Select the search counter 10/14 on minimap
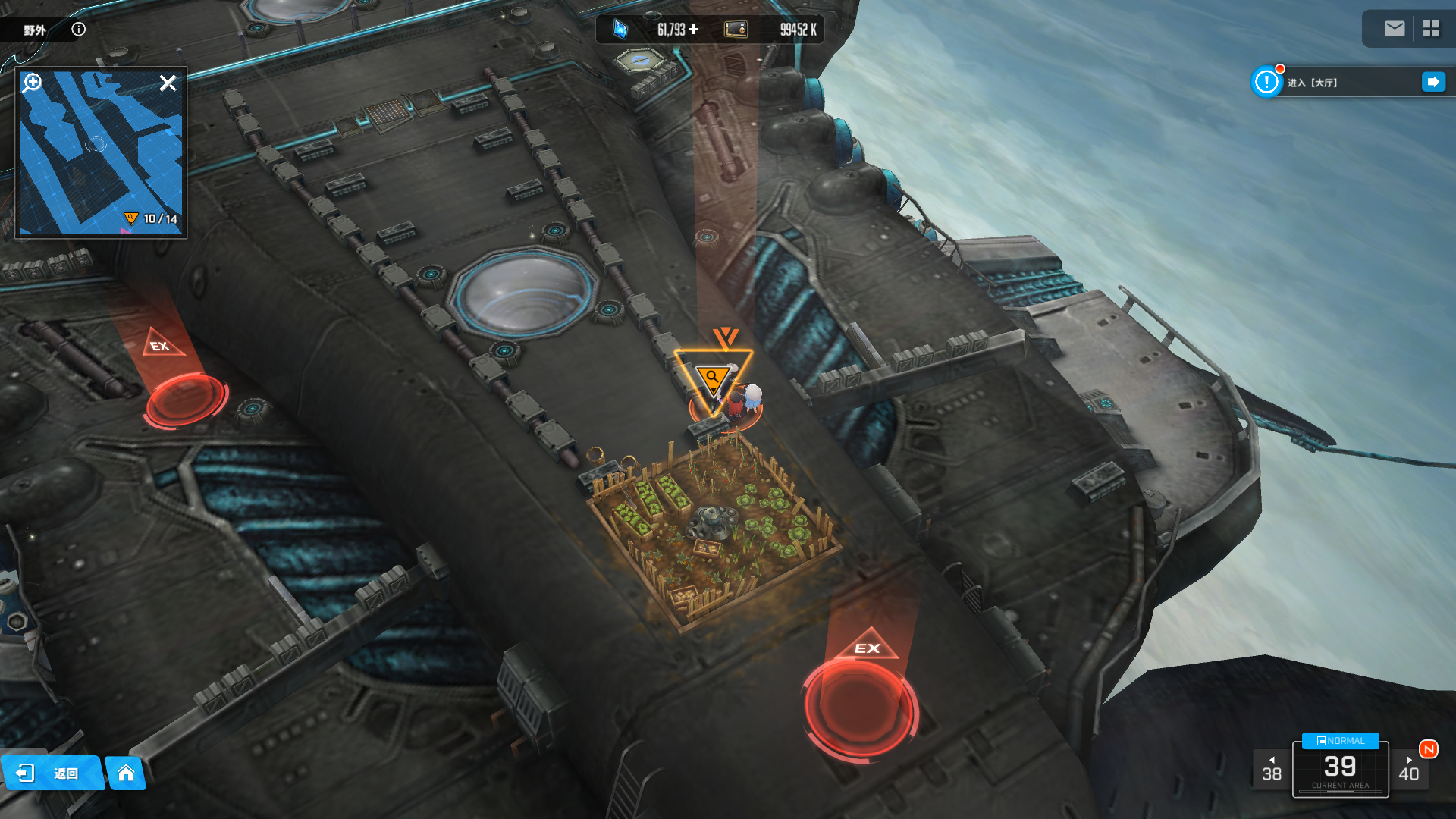Screen dimensions: 1456x819 click(x=152, y=219)
